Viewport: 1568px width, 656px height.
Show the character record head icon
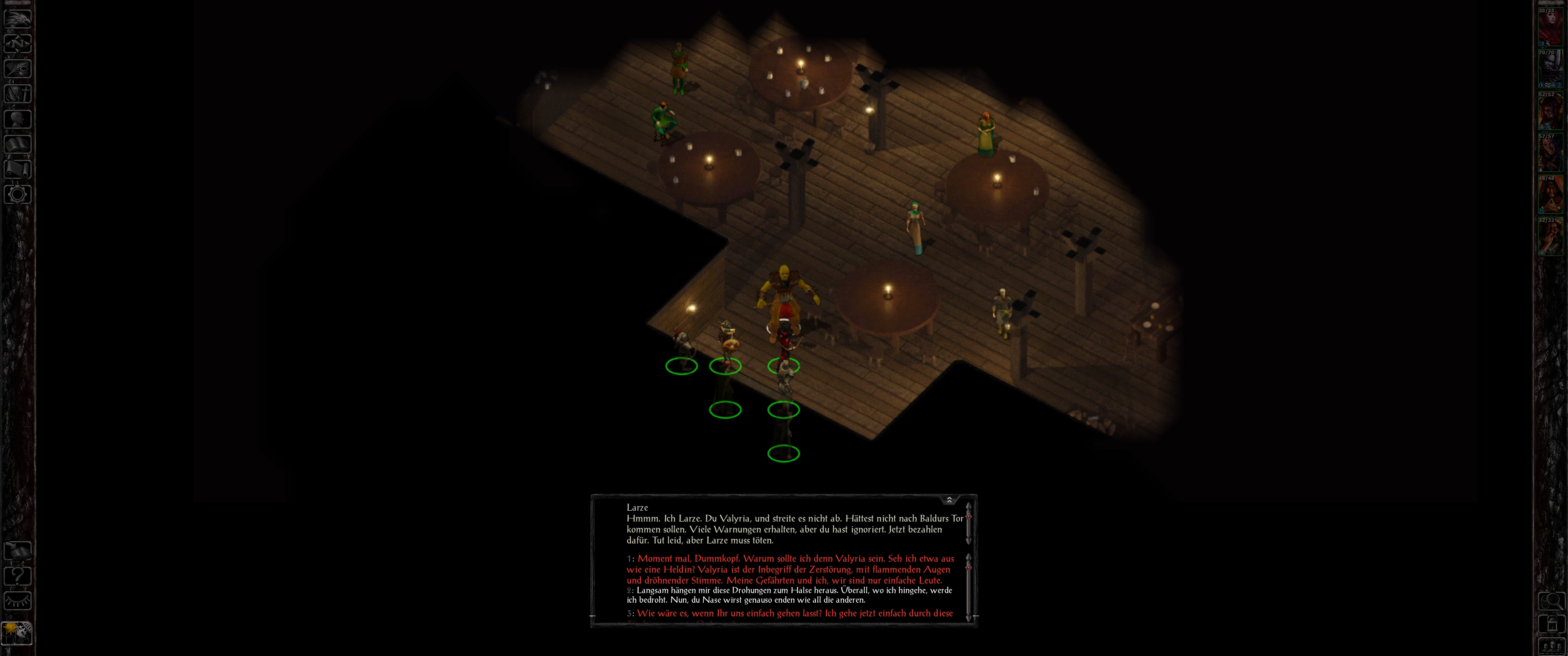click(18, 119)
